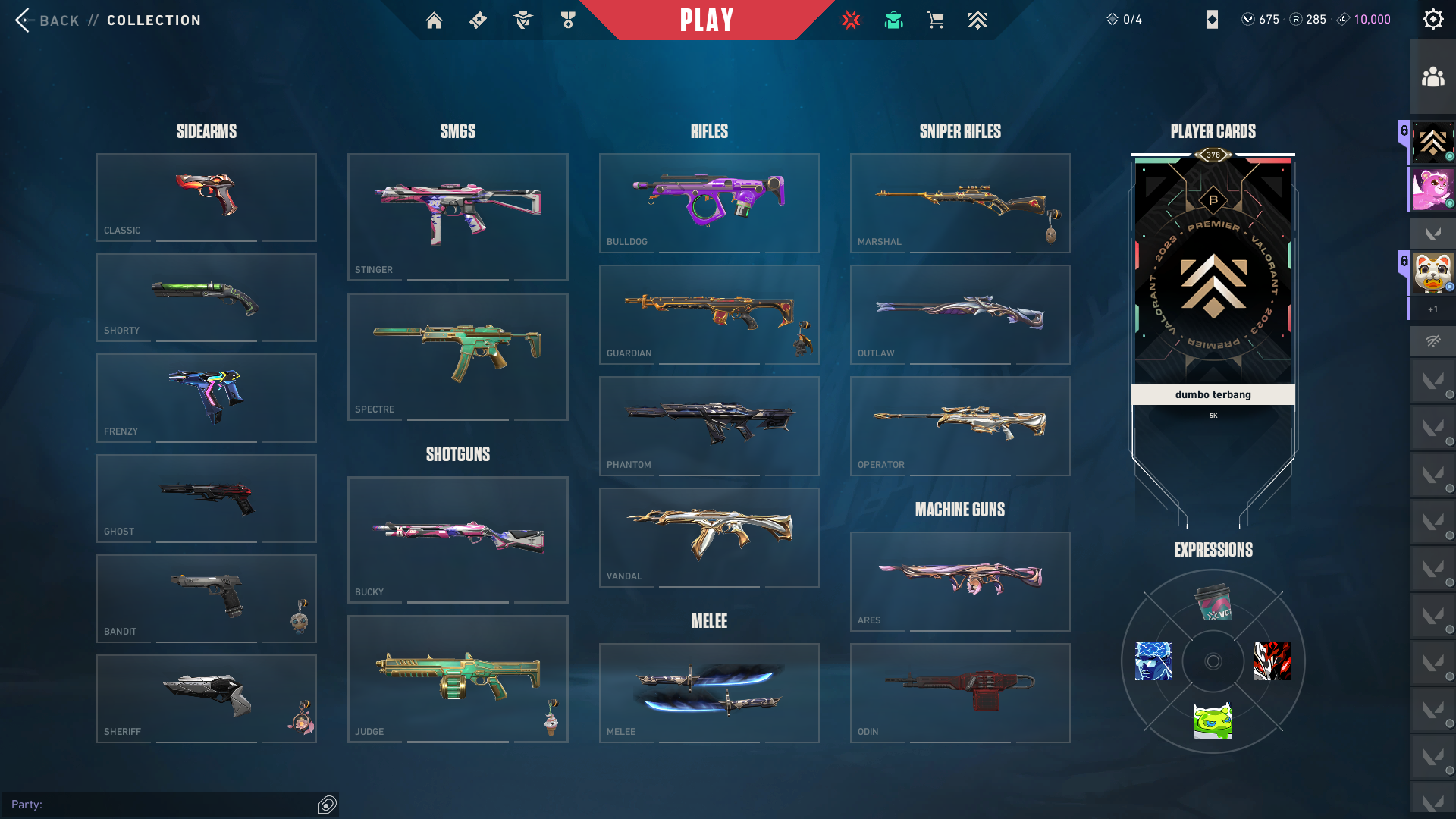Open the settings gear
The width and height of the screenshot is (1456, 819).
tap(1432, 20)
